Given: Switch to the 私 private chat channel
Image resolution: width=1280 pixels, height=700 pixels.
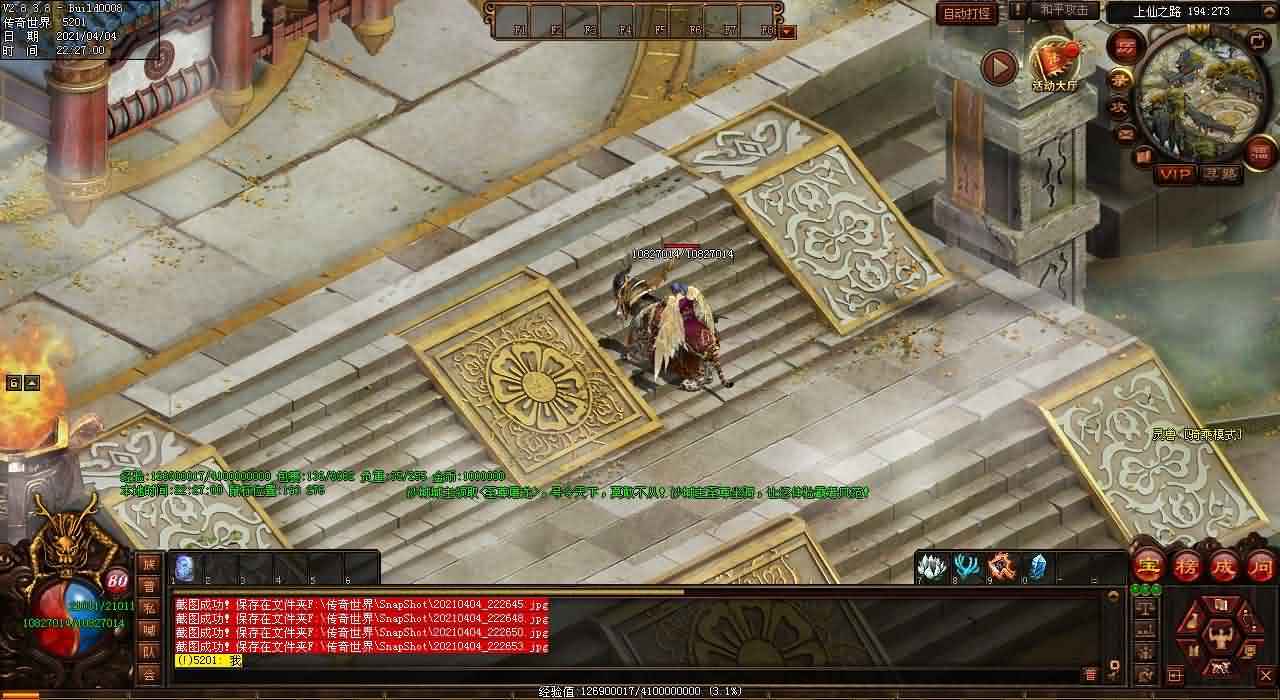Looking at the screenshot, I should pyautogui.click(x=148, y=608).
